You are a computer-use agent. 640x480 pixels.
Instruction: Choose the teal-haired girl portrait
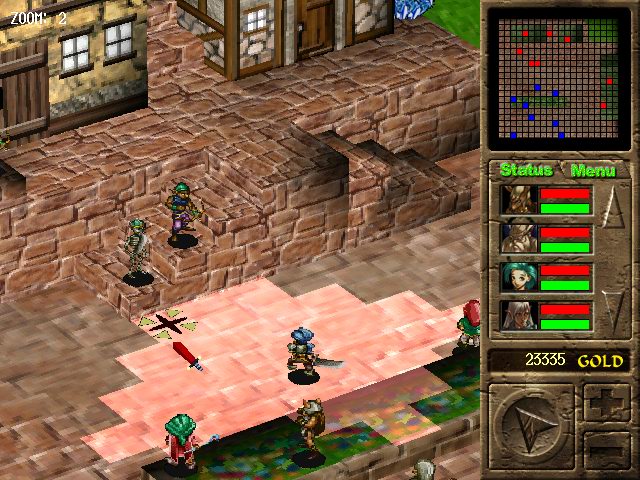click(x=519, y=276)
